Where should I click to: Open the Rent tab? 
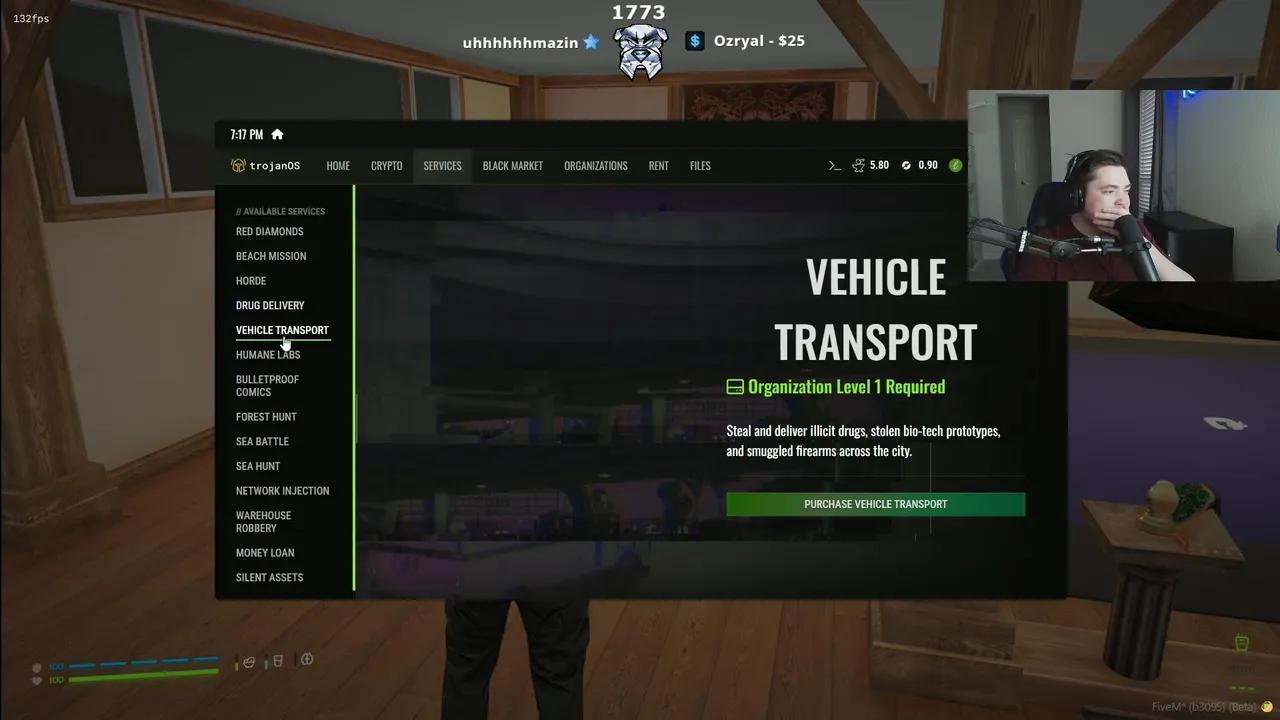pyautogui.click(x=658, y=166)
